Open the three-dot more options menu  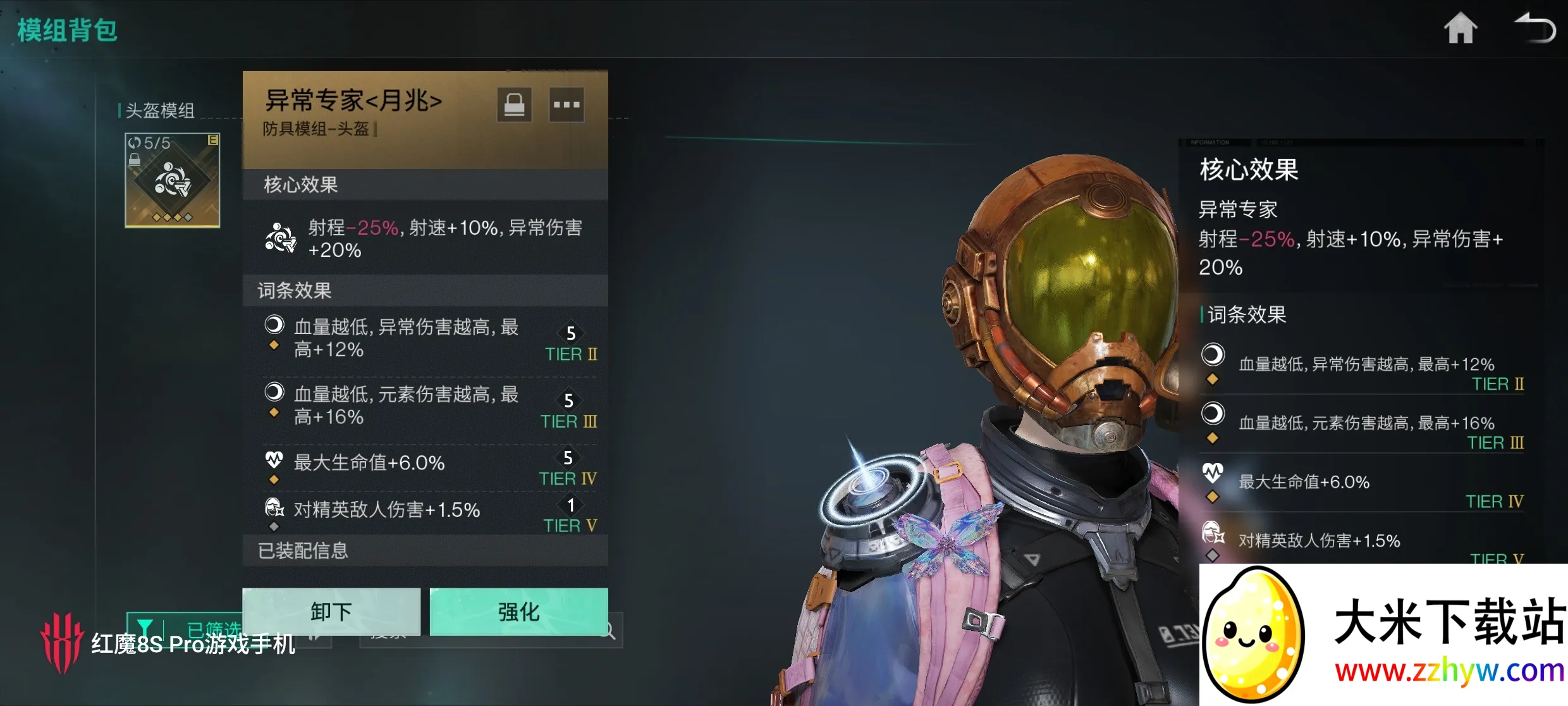tap(566, 105)
